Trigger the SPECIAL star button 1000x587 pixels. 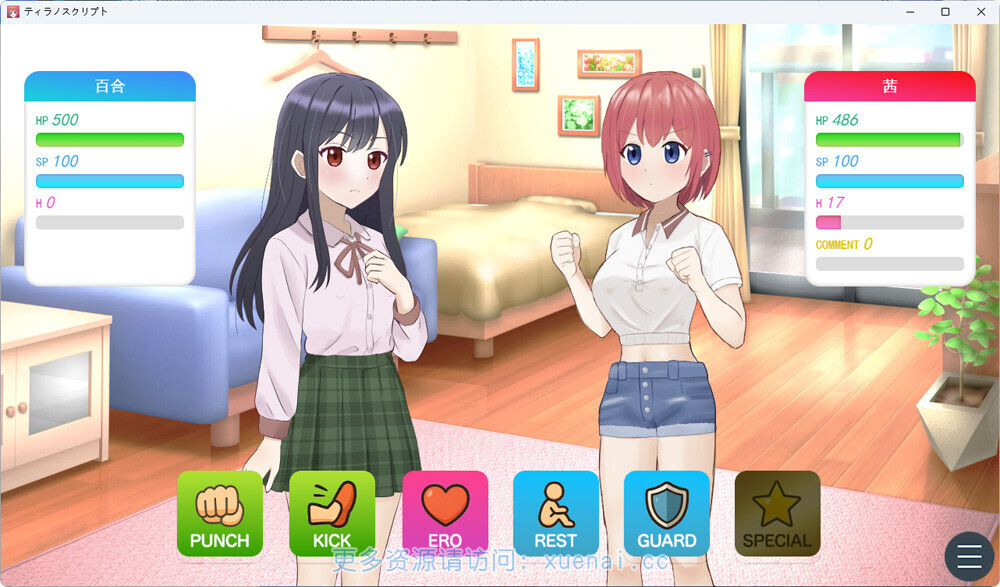[x=777, y=513]
